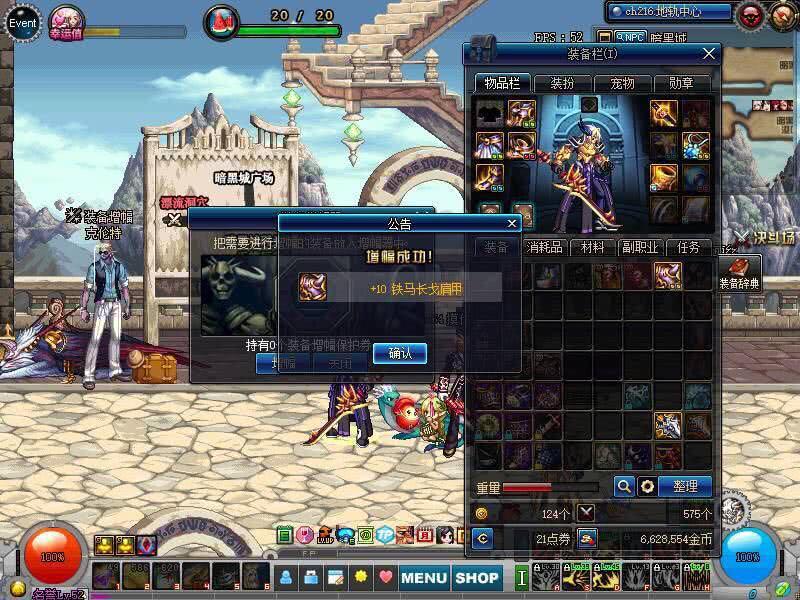Close the 装备栏 inventory window
Image resolution: width=800 pixels, height=600 pixels.
coord(709,53)
